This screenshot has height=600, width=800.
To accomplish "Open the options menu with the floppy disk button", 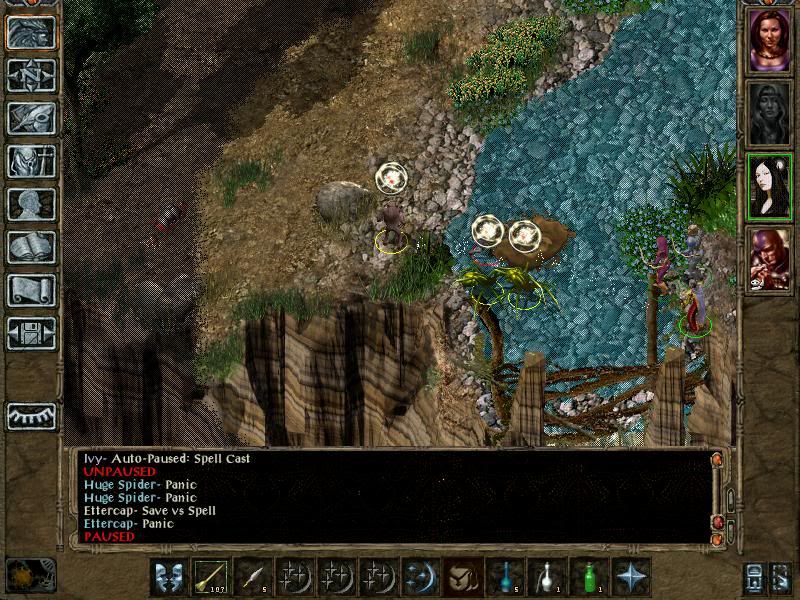I will [x=31, y=333].
